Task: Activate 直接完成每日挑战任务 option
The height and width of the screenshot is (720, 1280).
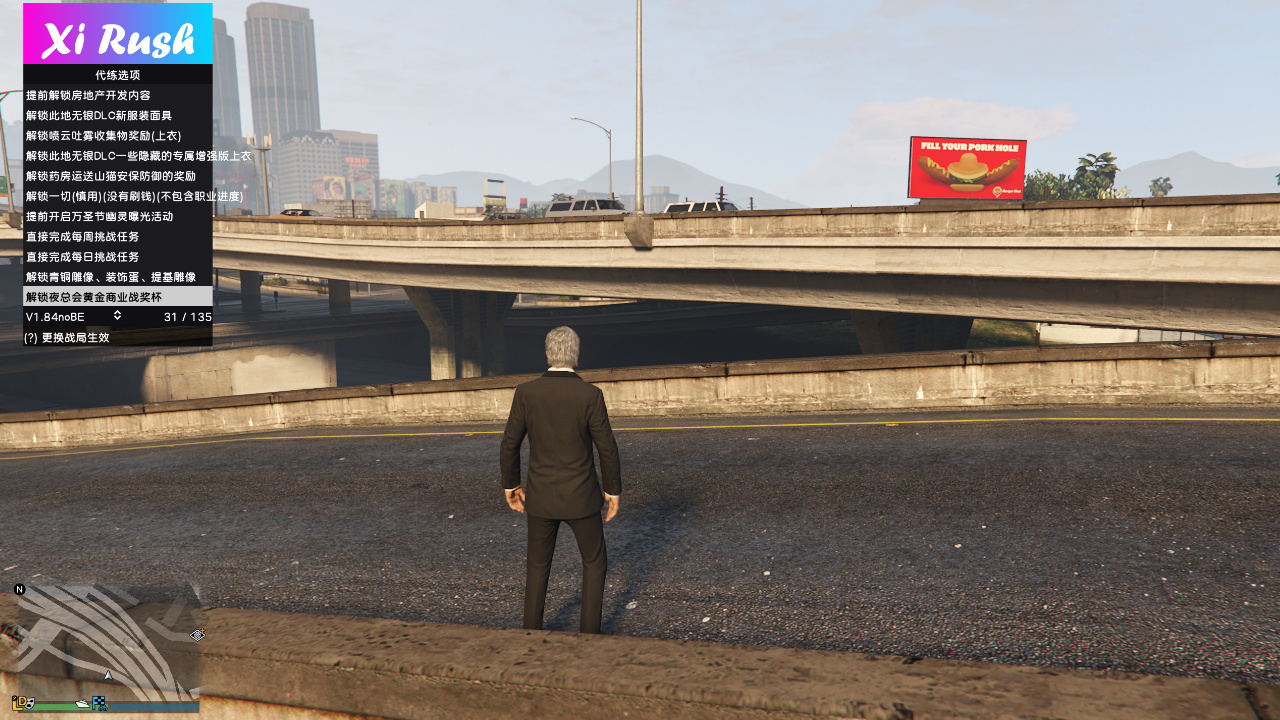Action: (82, 256)
